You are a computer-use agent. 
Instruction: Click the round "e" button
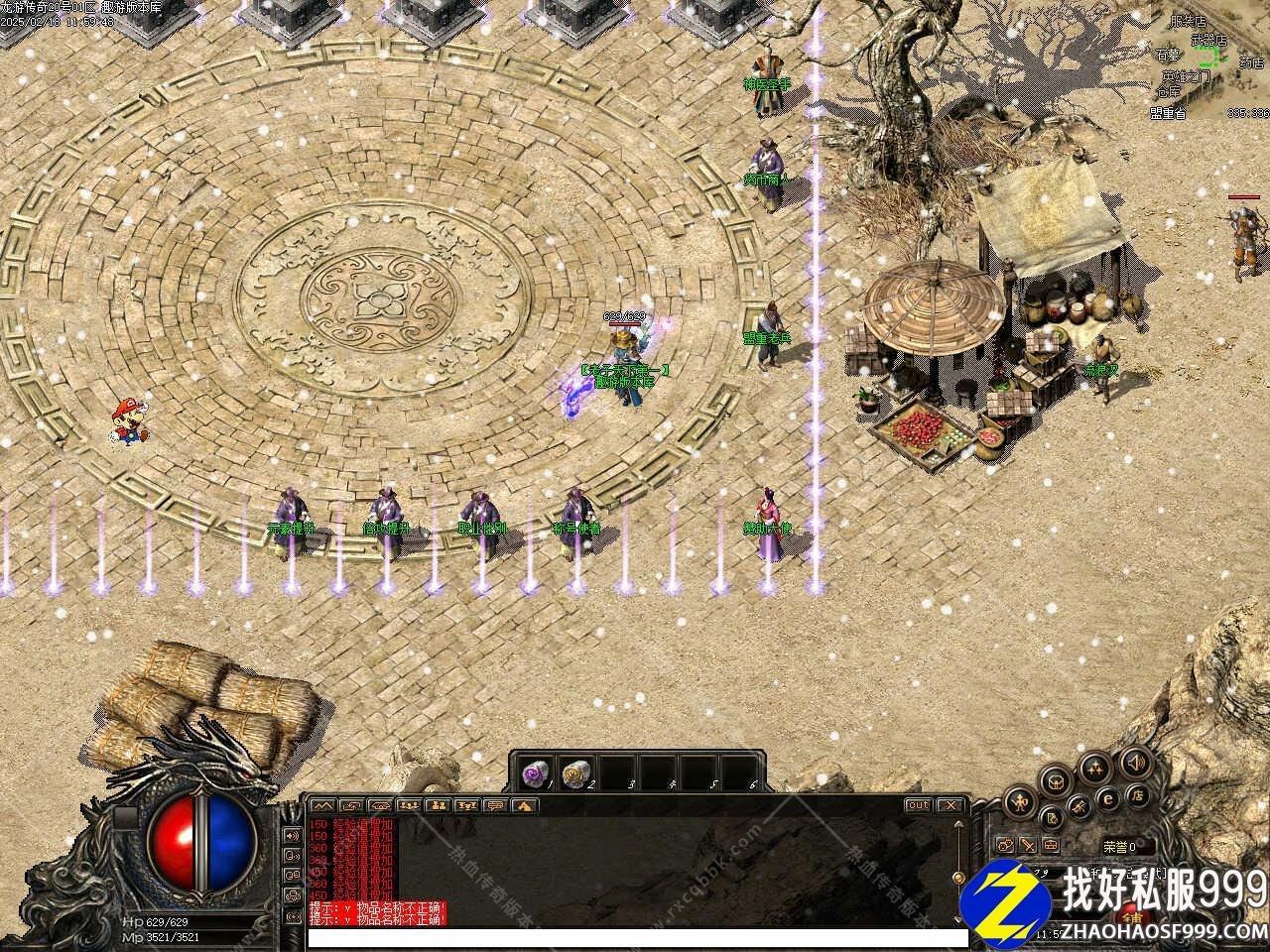(1109, 799)
